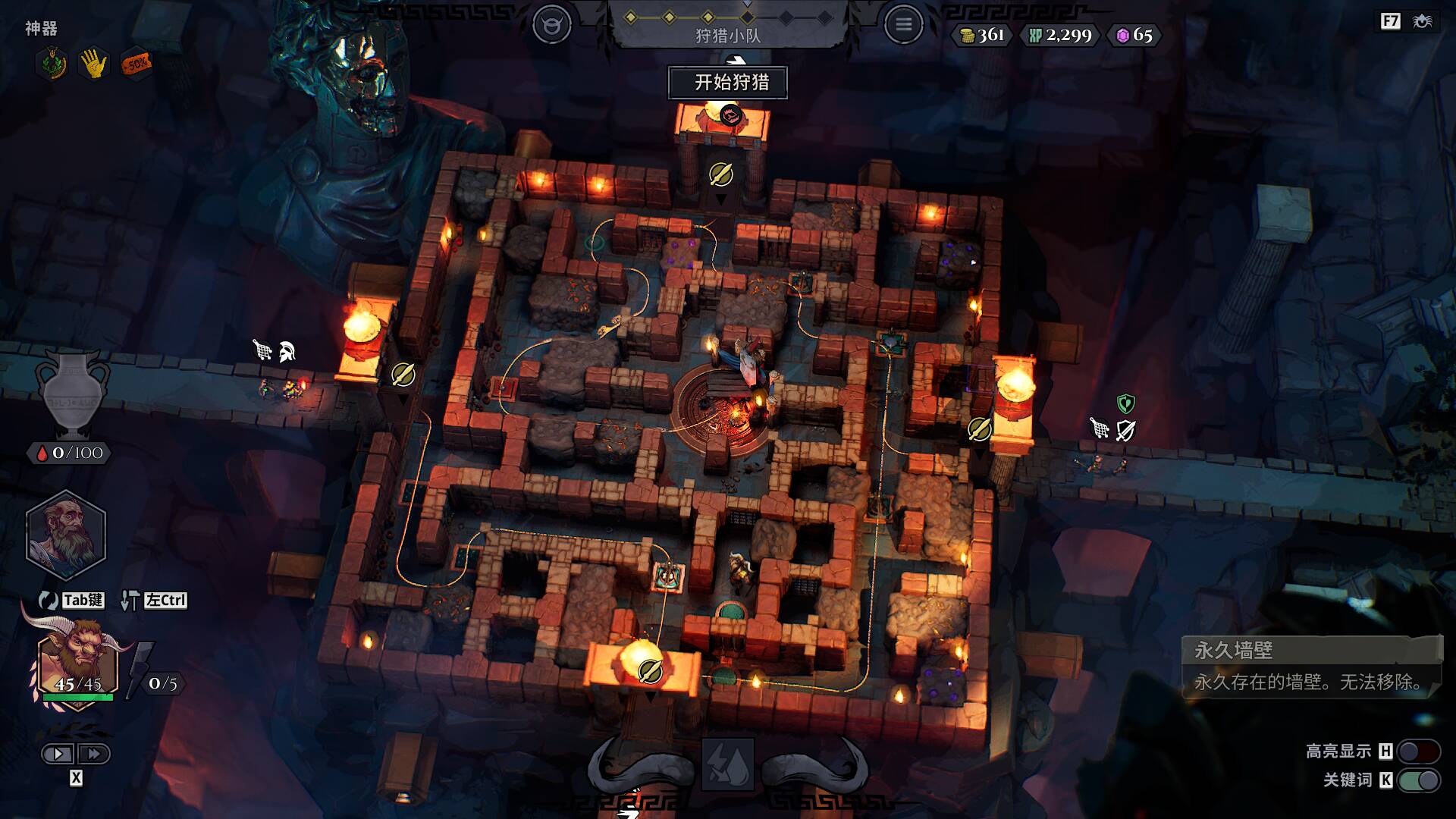Click the minotaur head round button
This screenshot has height=819, width=1456.
click(x=551, y=25)
